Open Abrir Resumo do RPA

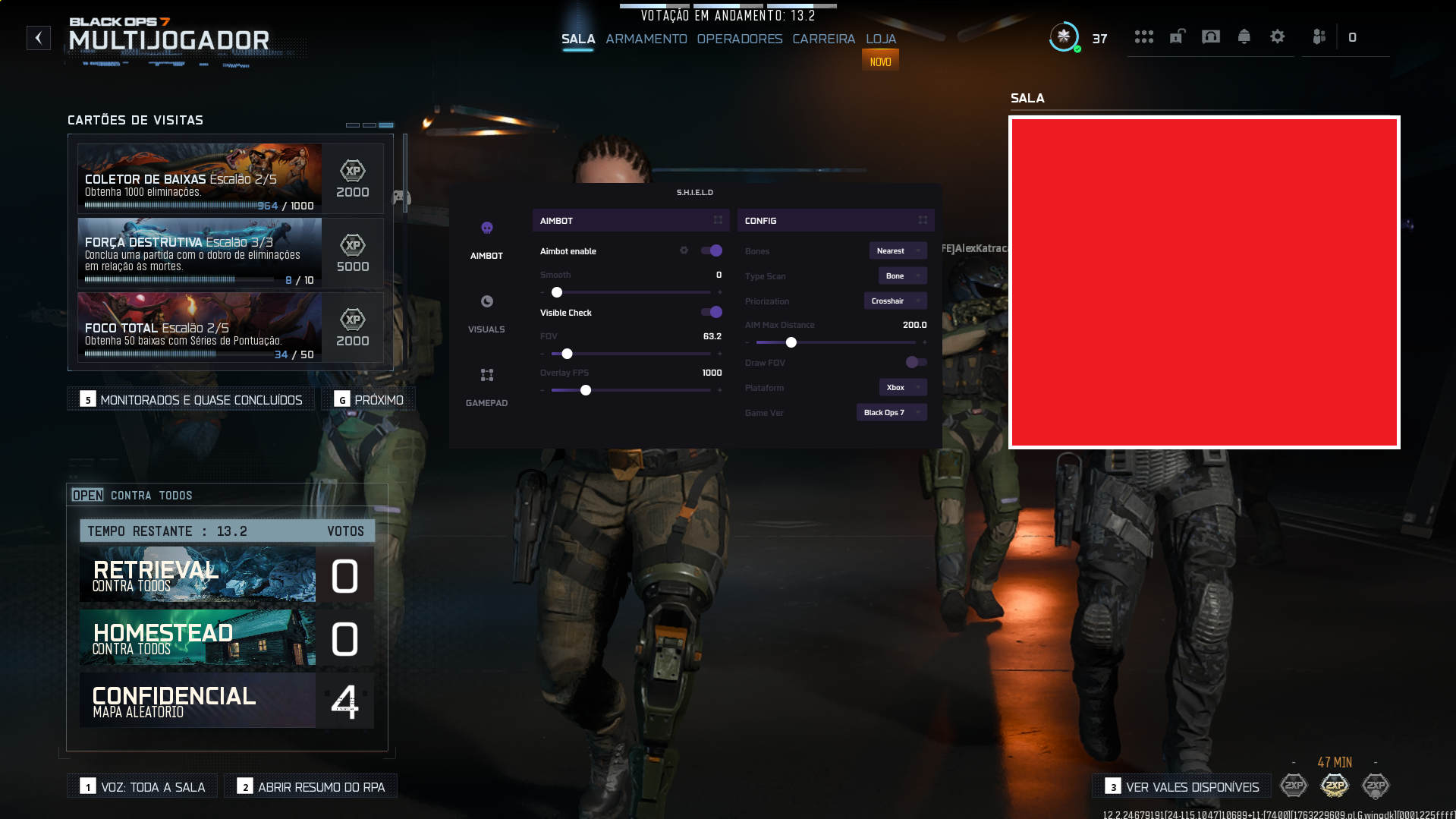(311, 787)
